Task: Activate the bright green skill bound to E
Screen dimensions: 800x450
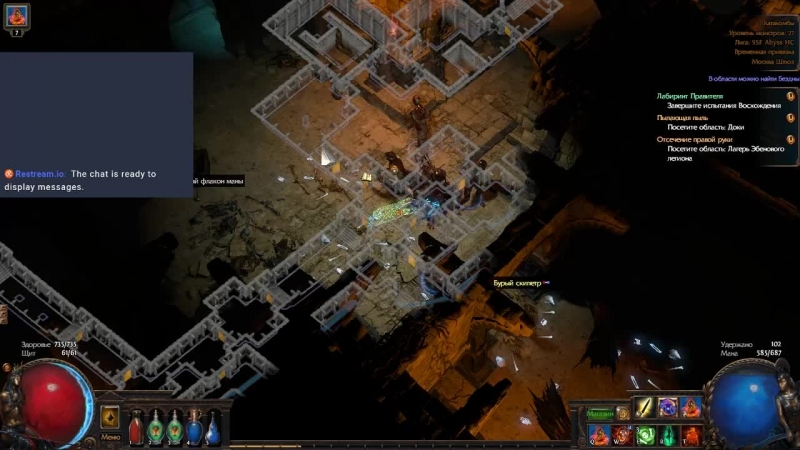Action: click(645, 435)
